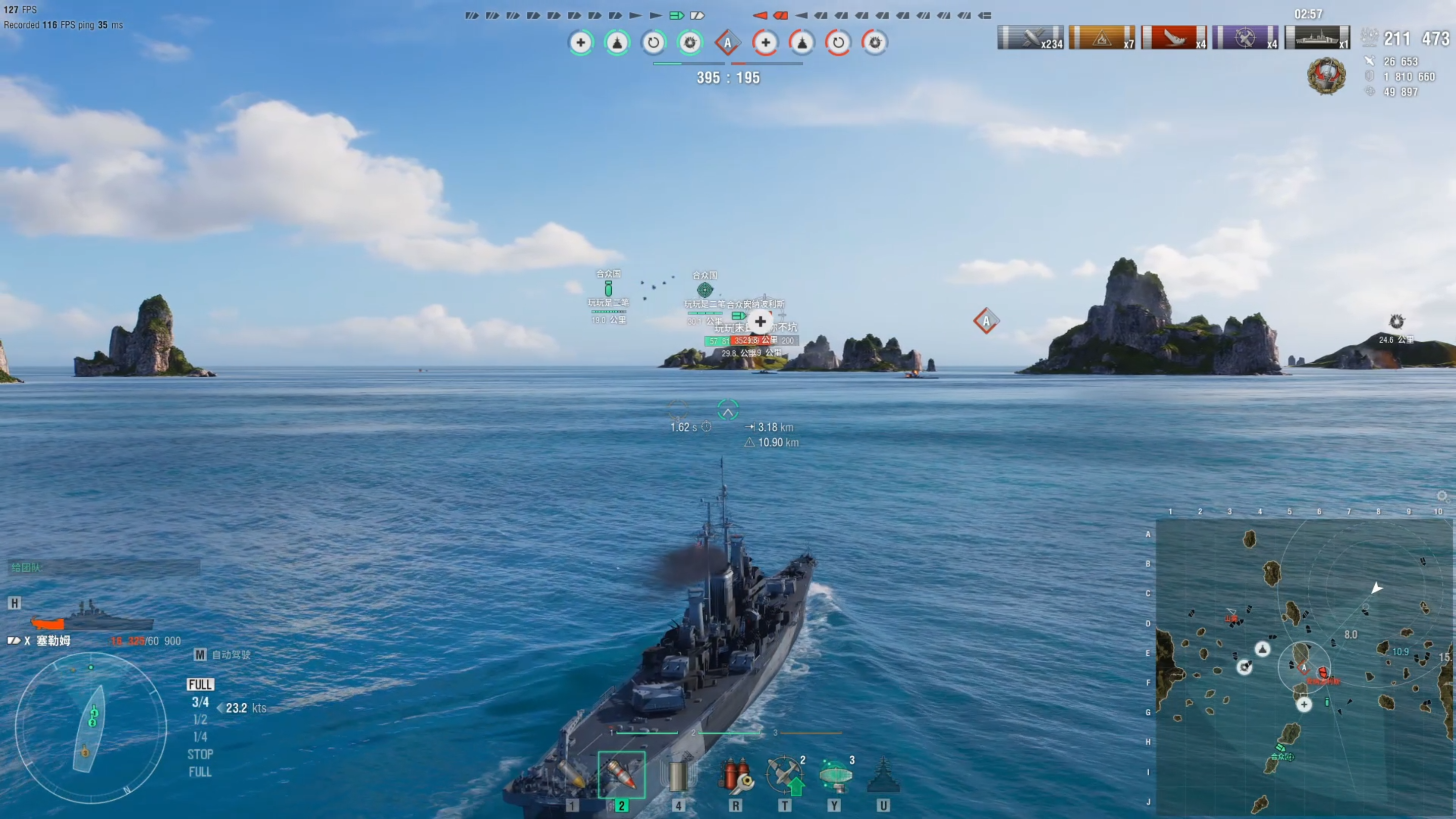Set engine speed to 1/4
The image size is (1456, 819).
(x=200, y=737)
